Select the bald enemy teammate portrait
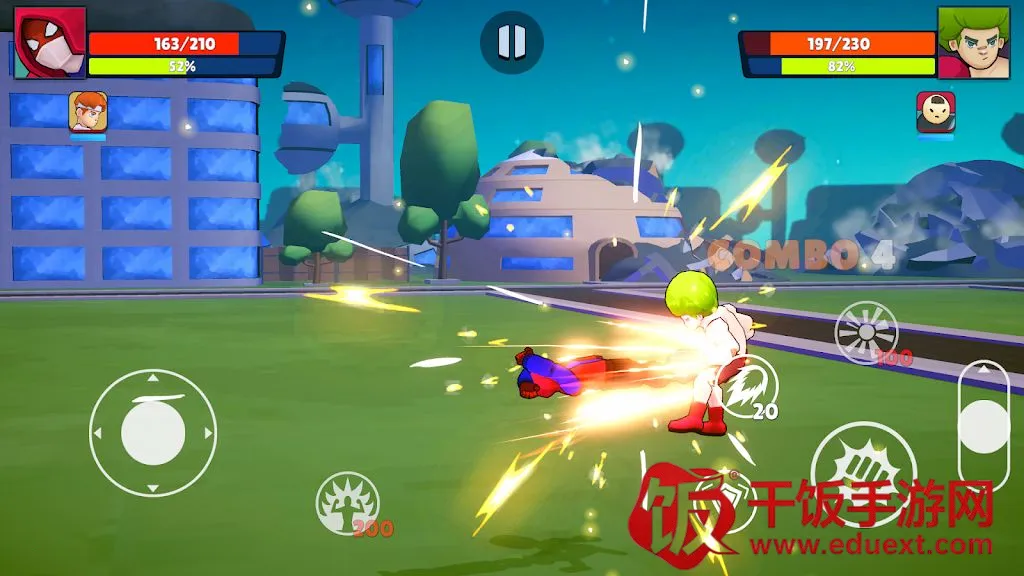Screen dimensions: 1024x576 point(935,112)
